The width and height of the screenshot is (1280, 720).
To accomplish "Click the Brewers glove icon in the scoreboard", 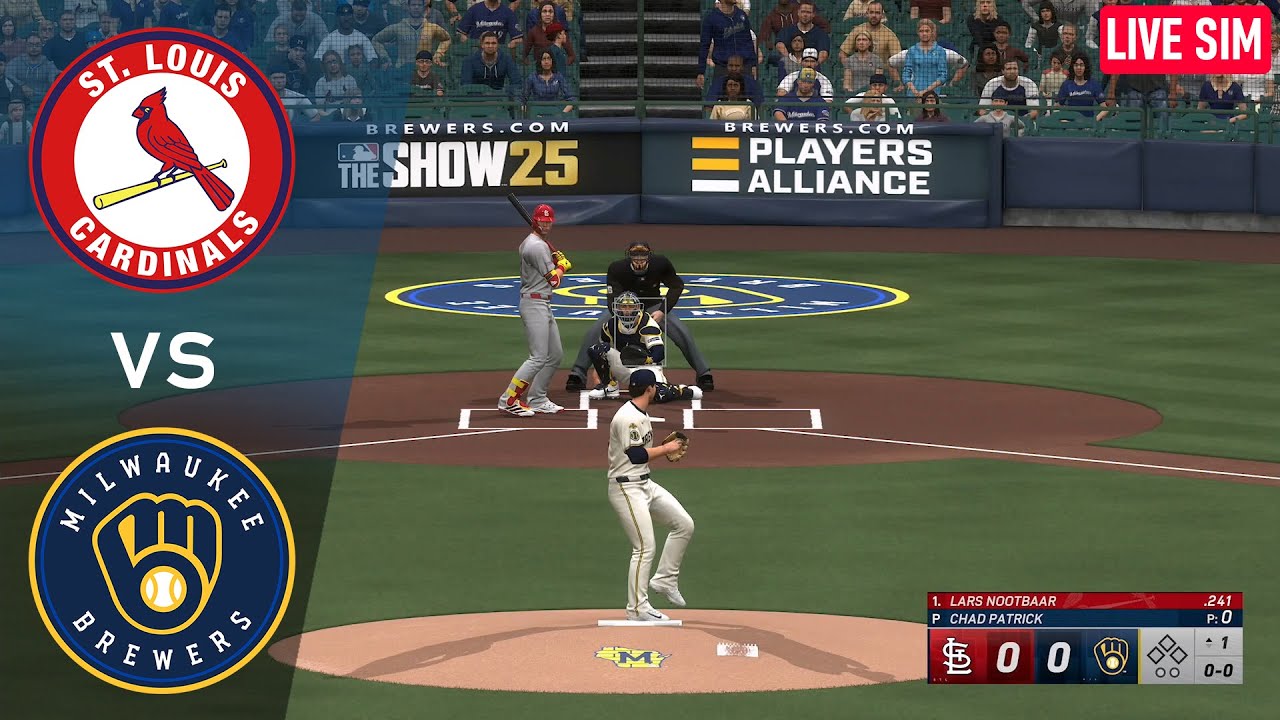I will click(x=1112, y=655).
